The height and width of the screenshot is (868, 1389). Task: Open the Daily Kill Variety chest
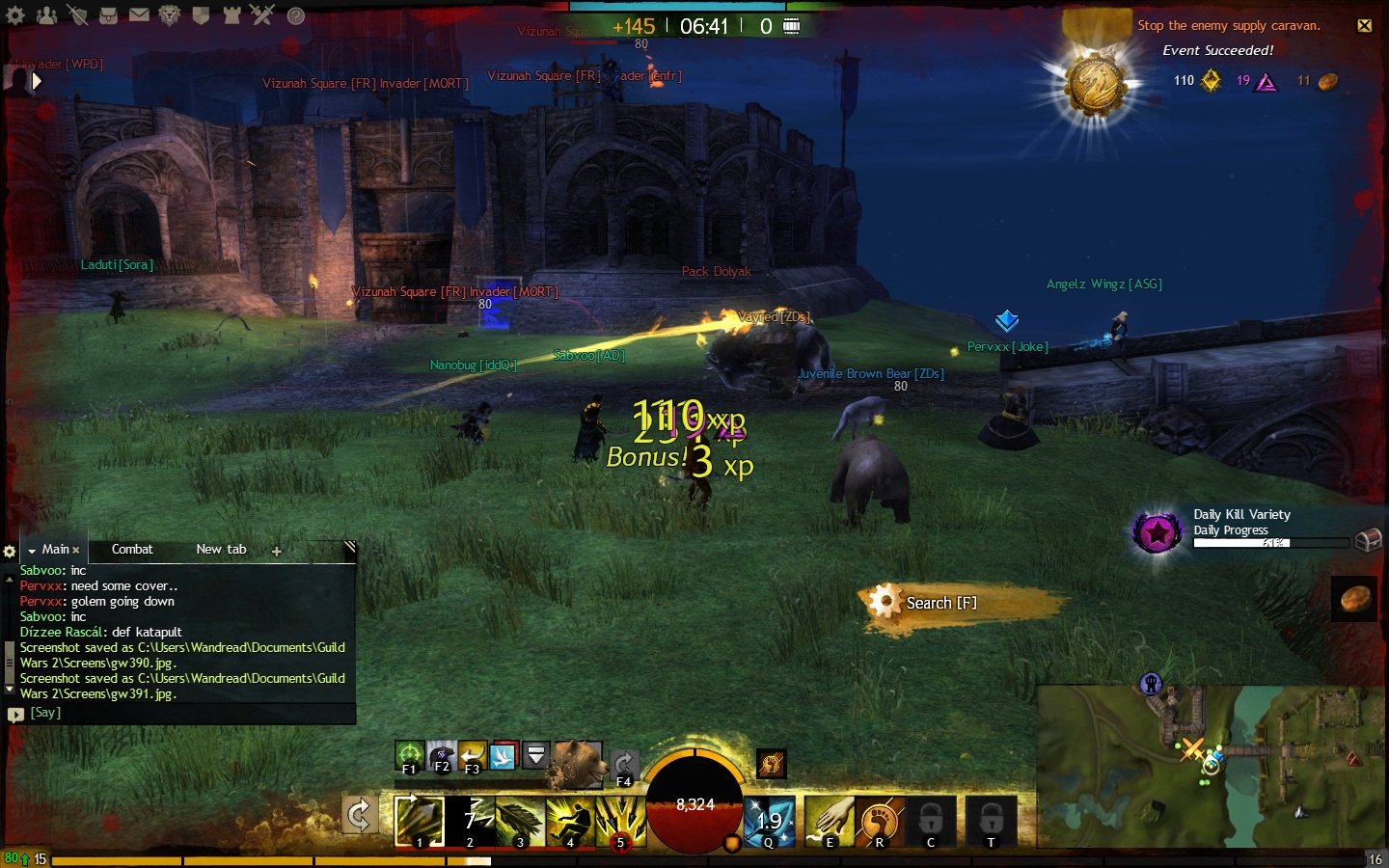coord(1368,540)
